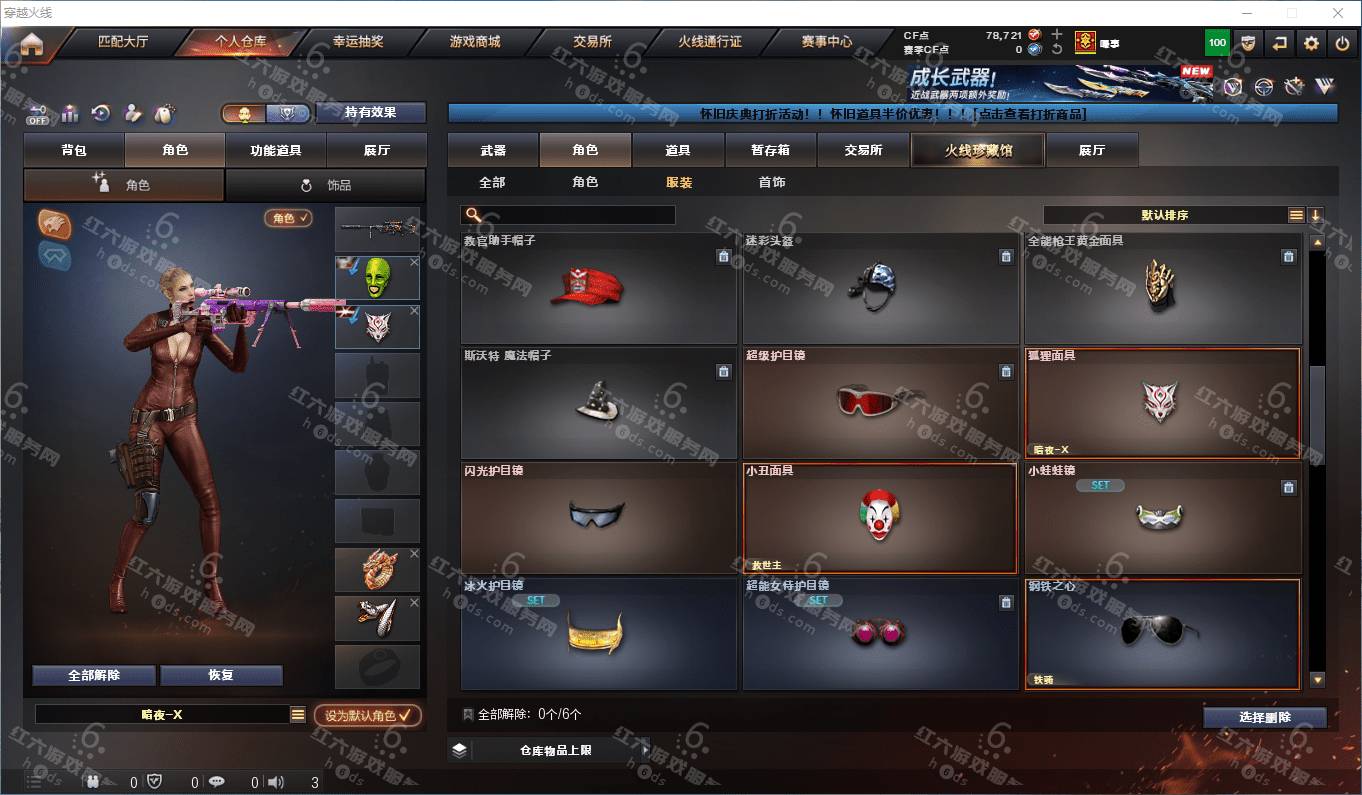The height and width of the screenshot is (795, 1362).
Task: Select the 背包 backpack tab
Action: 74,150
